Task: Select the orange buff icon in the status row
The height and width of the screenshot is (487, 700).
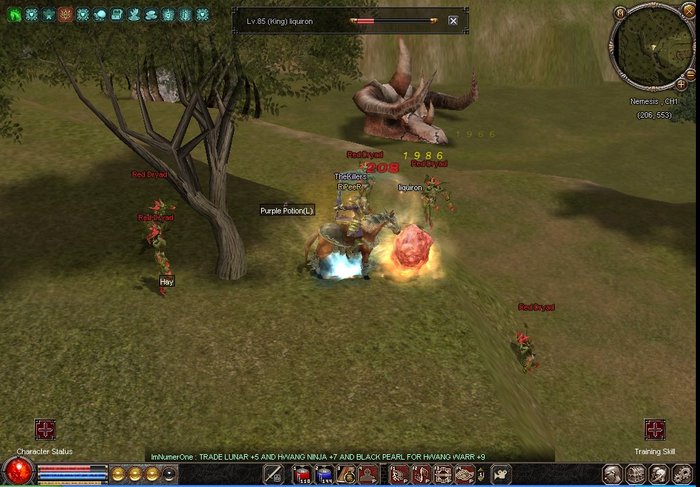Action: (x=65, y=15)
